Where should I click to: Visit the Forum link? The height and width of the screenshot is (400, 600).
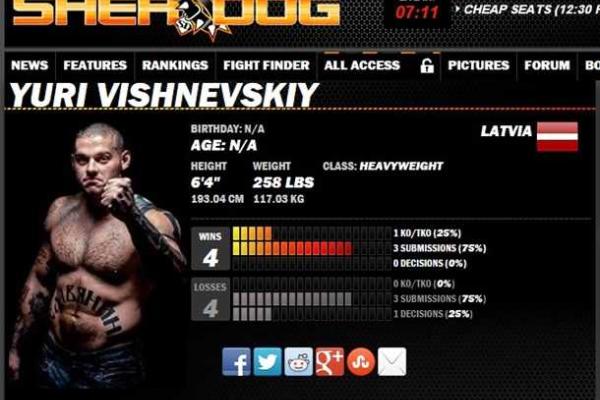click(x=547, y=66)
